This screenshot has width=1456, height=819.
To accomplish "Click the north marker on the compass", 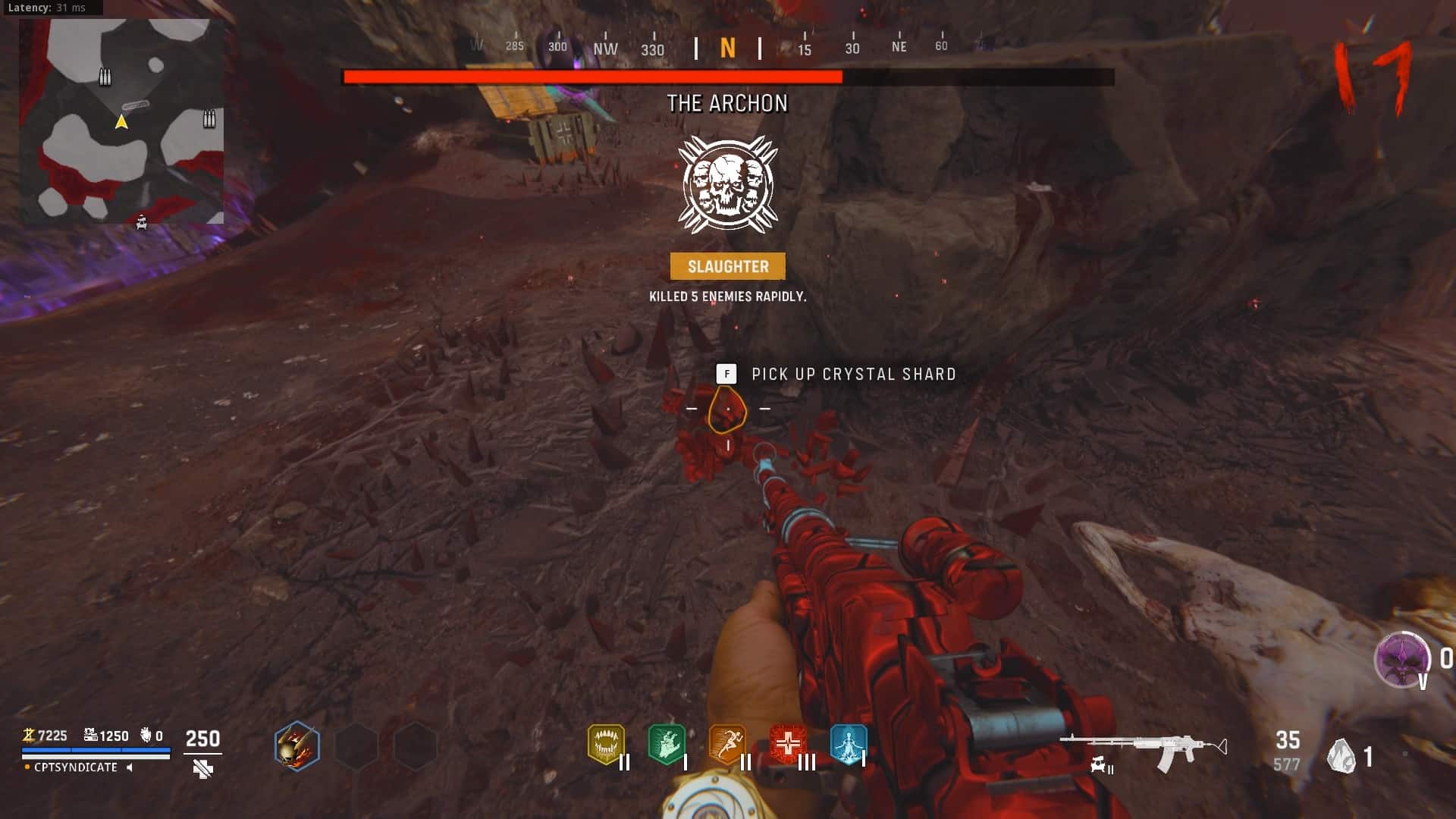I will pyautogui.click(x=727, y=49).
